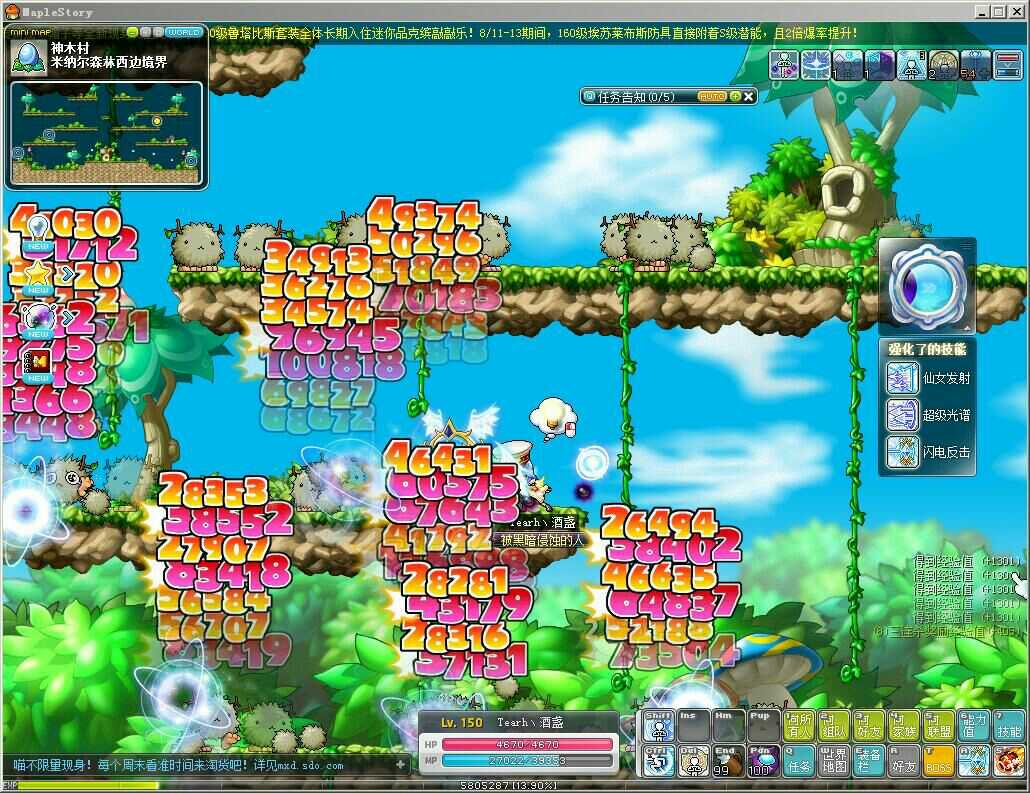This screenshot has width=1030, height=793.
Task: Toggle the AUTO button on quest tracker
Action: 712,96
